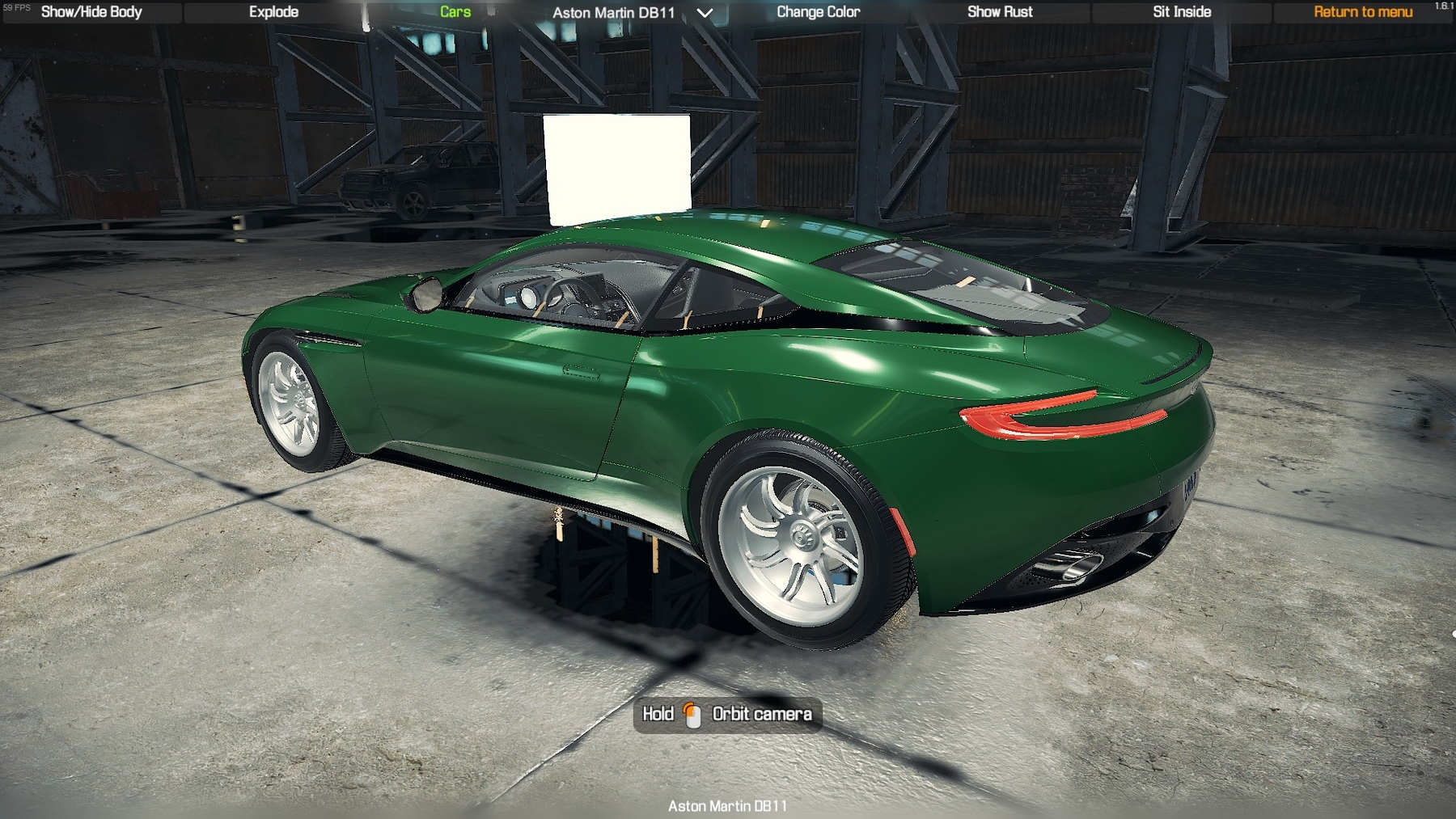
Task: Select the Cars category label
Action: [455, 12]
